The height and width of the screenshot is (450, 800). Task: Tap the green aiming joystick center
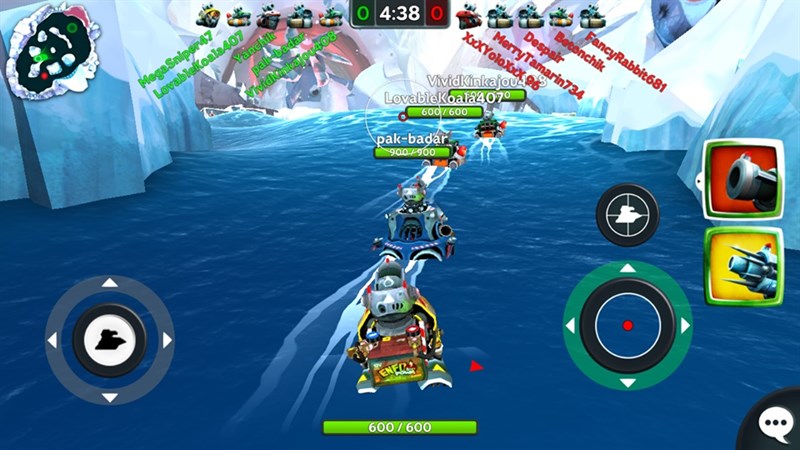[627, 325]
